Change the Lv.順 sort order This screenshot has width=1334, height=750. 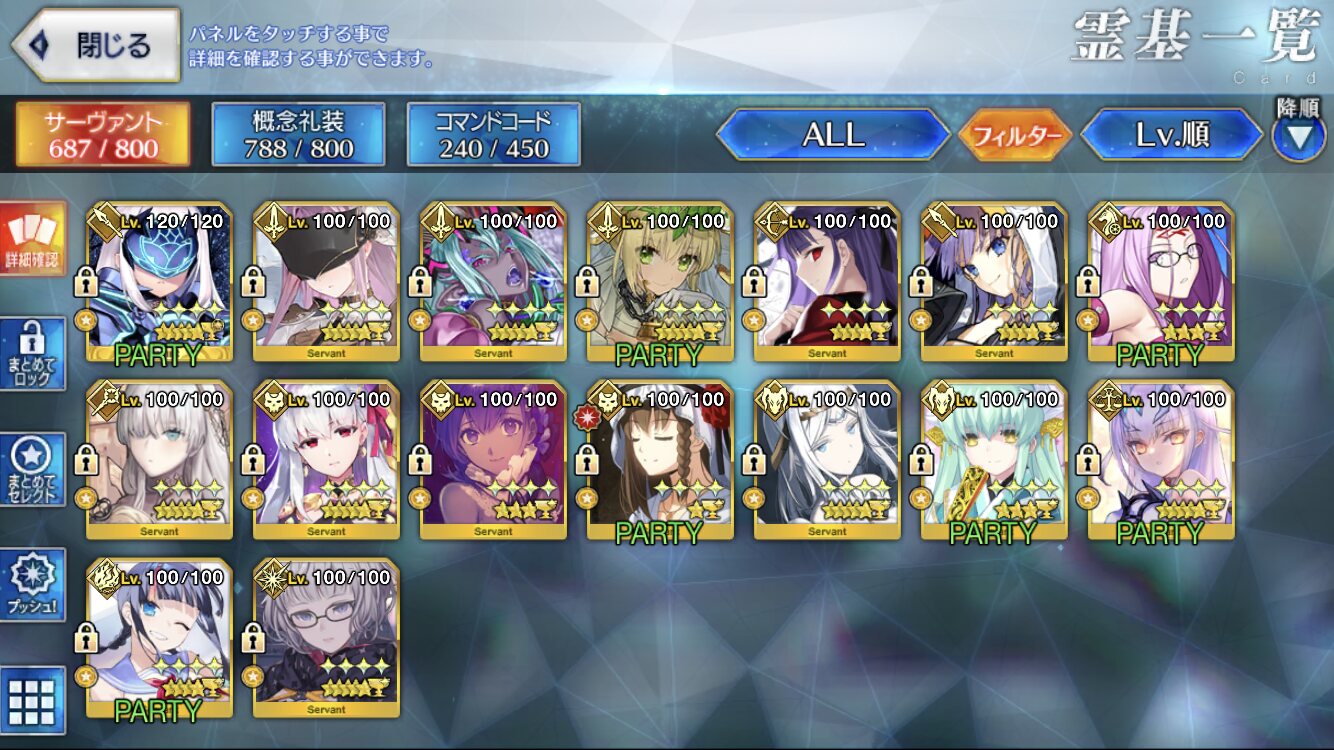(x=1172, y=134)
